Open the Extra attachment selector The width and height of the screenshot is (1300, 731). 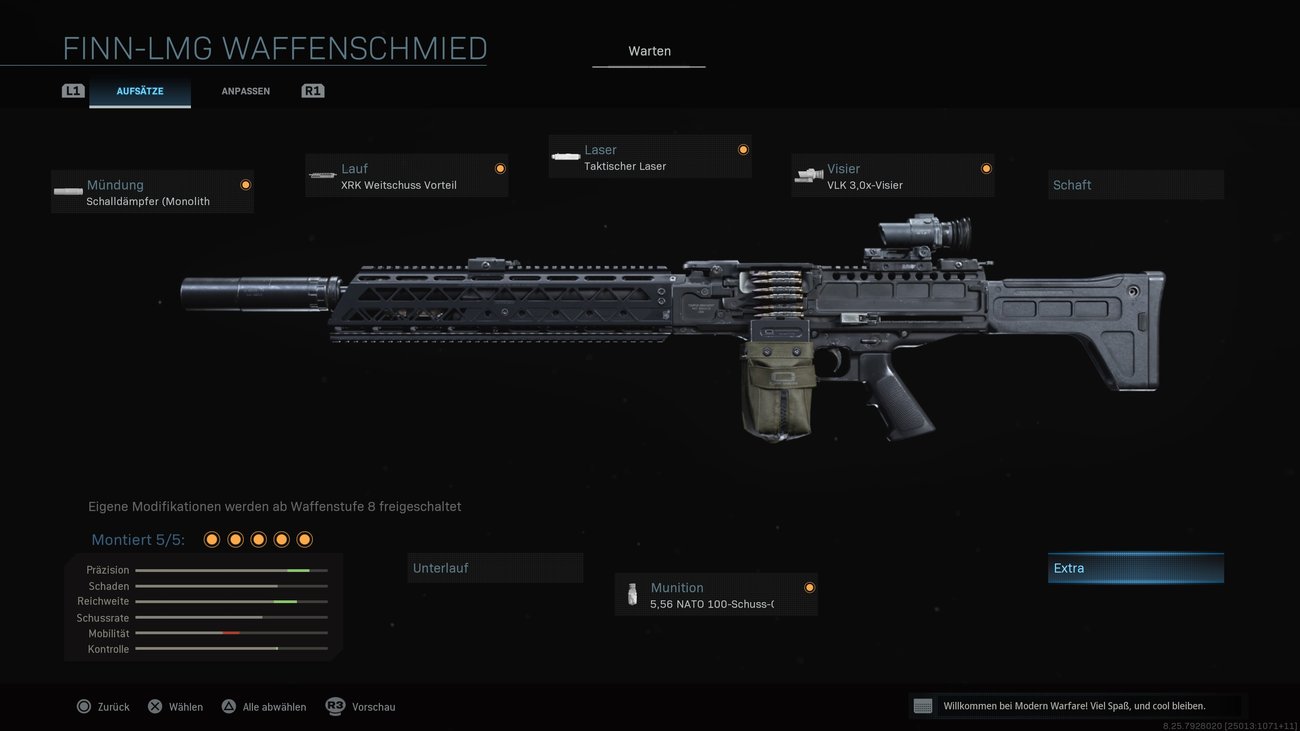(x=1136, y=567)
